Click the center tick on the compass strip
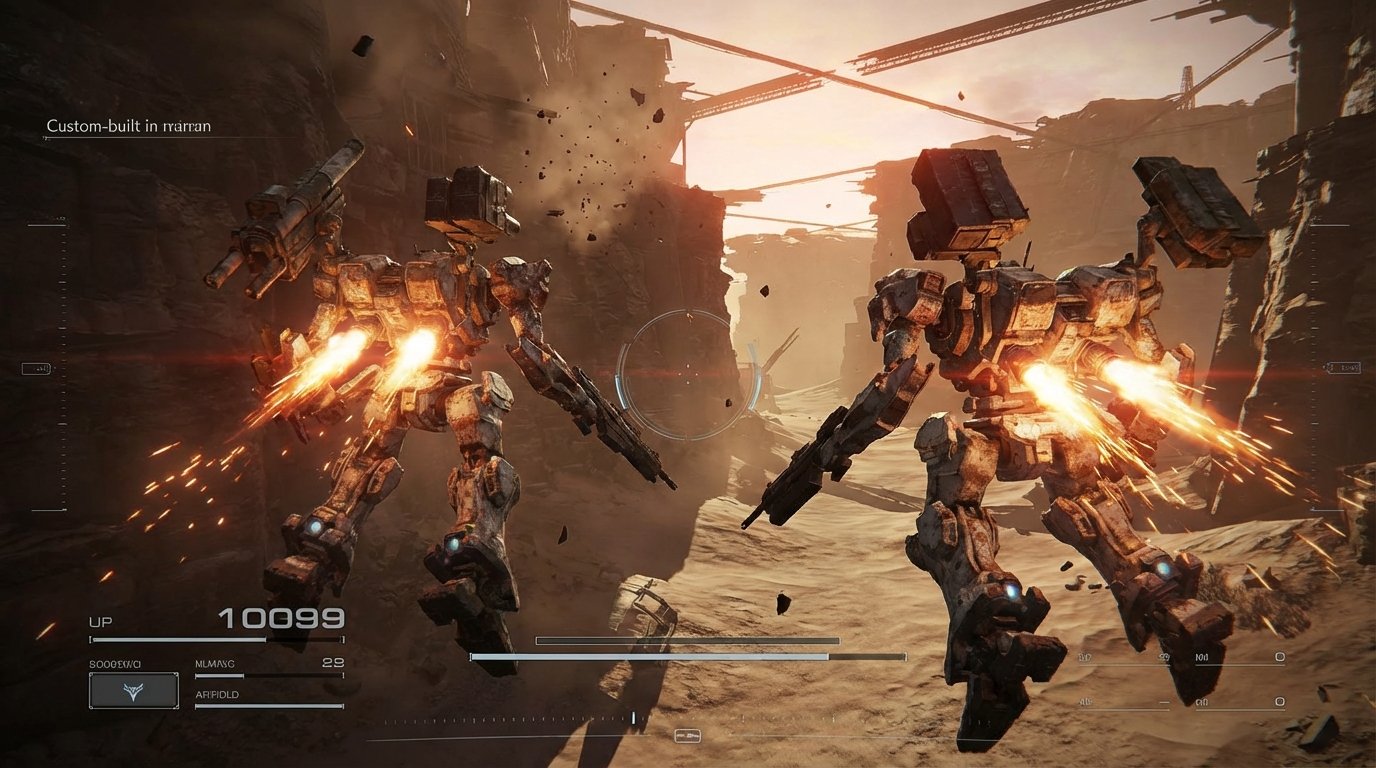Image resolution: width=1376 pixels, height=768 pixels. tap(633, 716)
